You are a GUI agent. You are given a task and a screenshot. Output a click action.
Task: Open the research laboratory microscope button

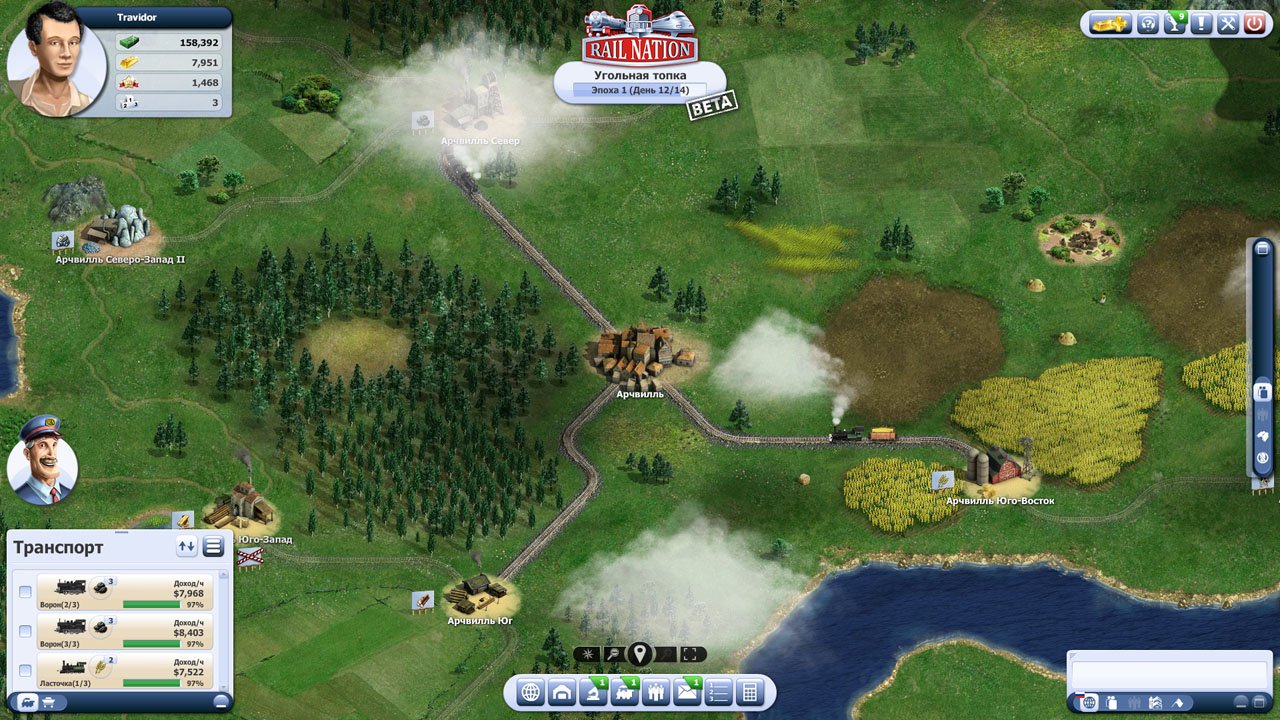593,692
